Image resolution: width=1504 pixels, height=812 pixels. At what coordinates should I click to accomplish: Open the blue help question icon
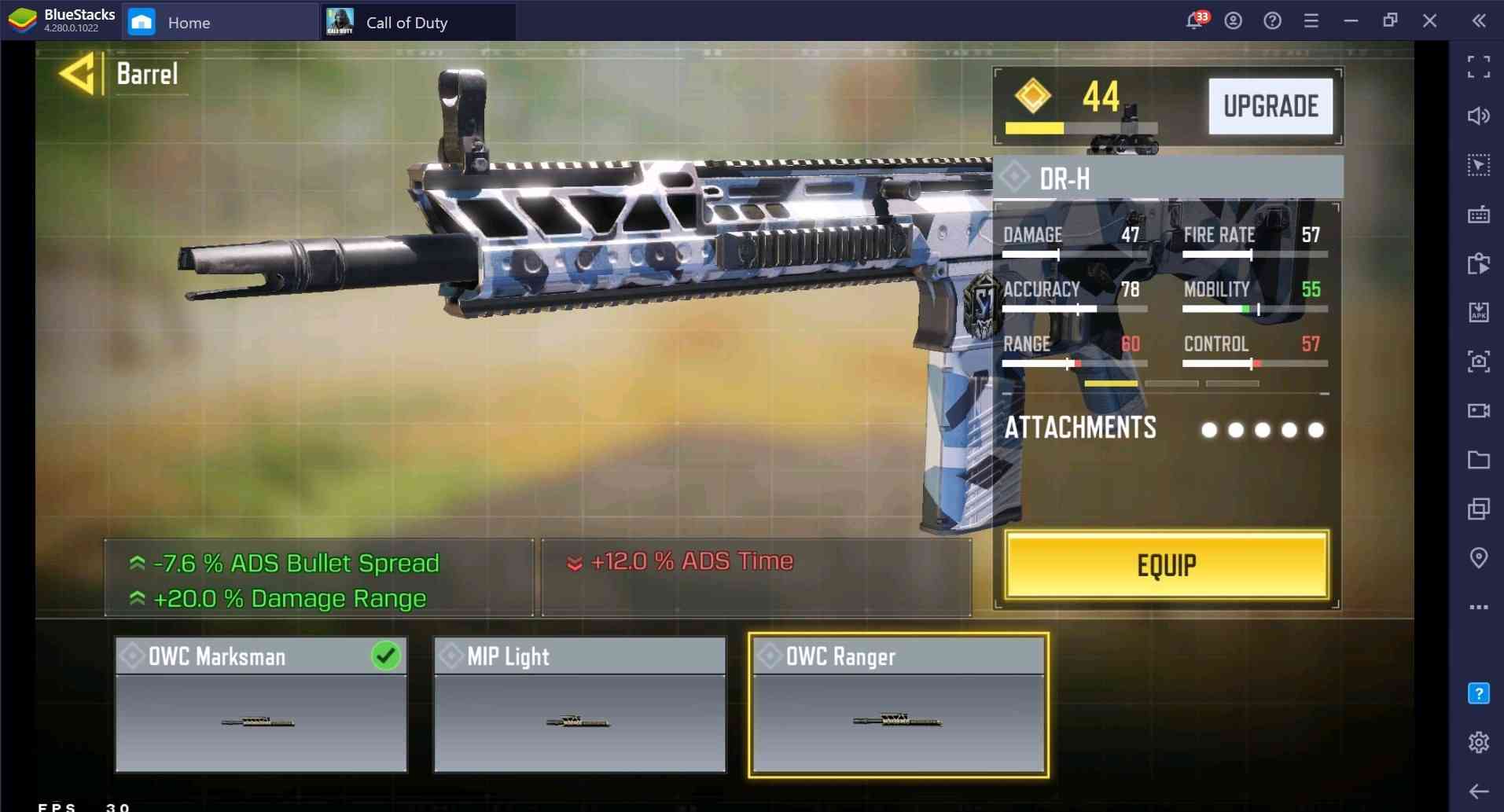tap(1478, 693)
